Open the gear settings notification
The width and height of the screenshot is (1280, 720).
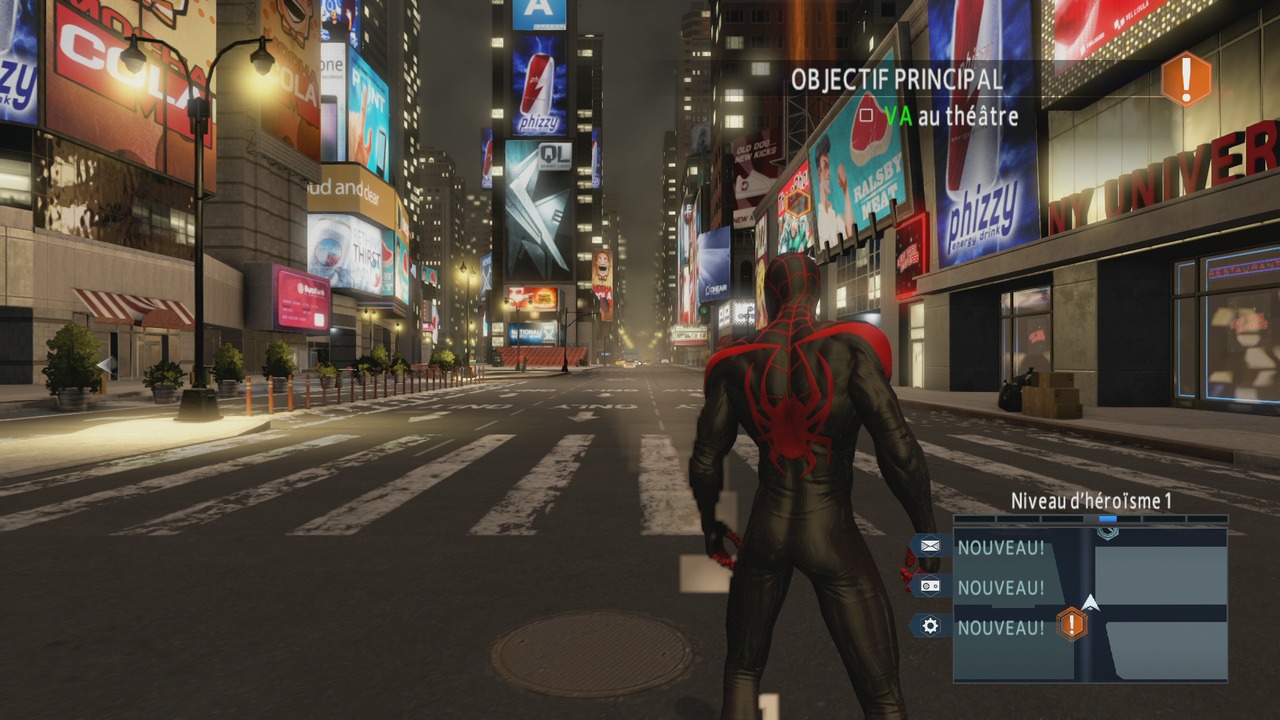(x=930, y=626)
